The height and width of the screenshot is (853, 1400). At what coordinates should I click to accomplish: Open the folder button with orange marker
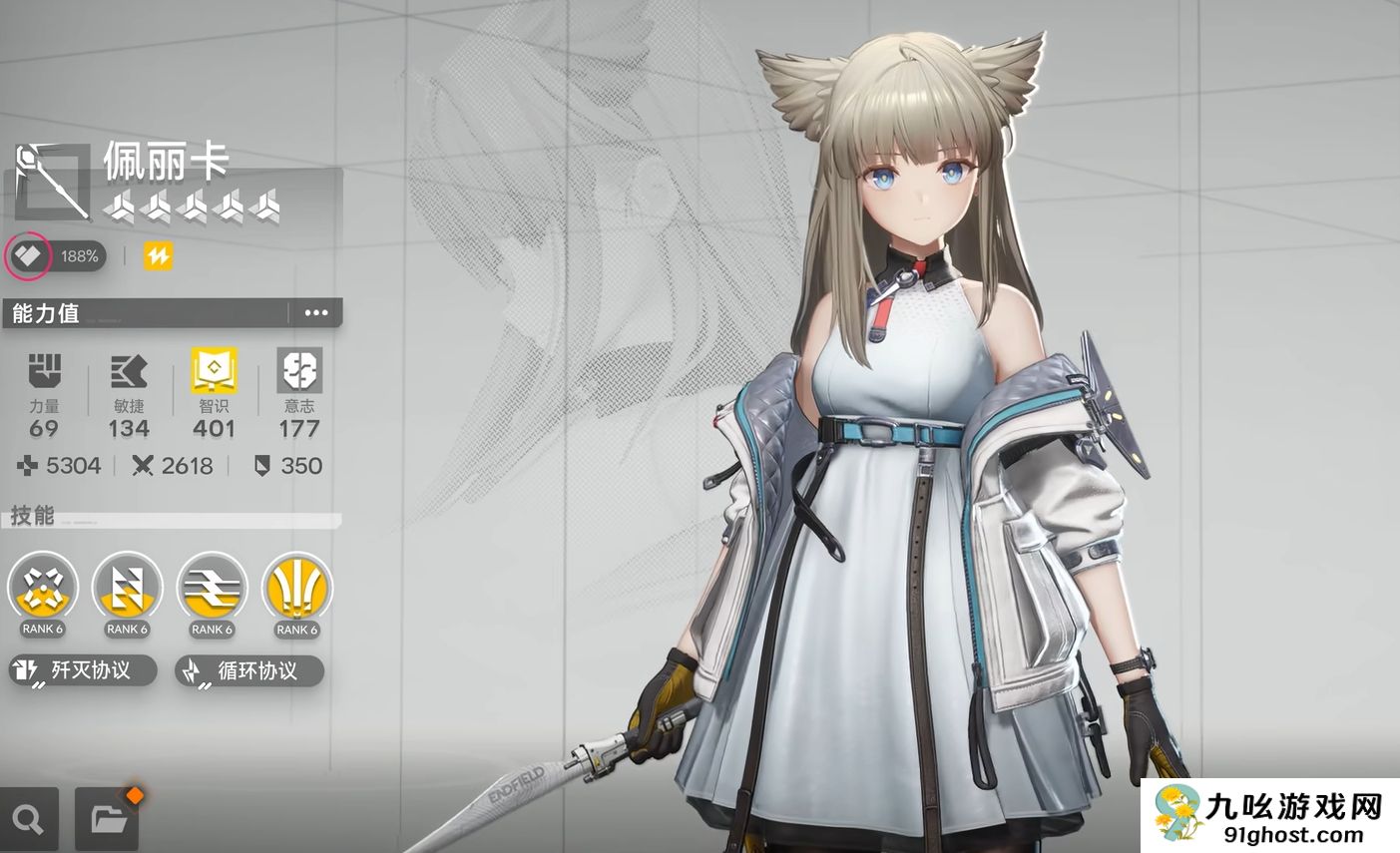pos(108,819)
